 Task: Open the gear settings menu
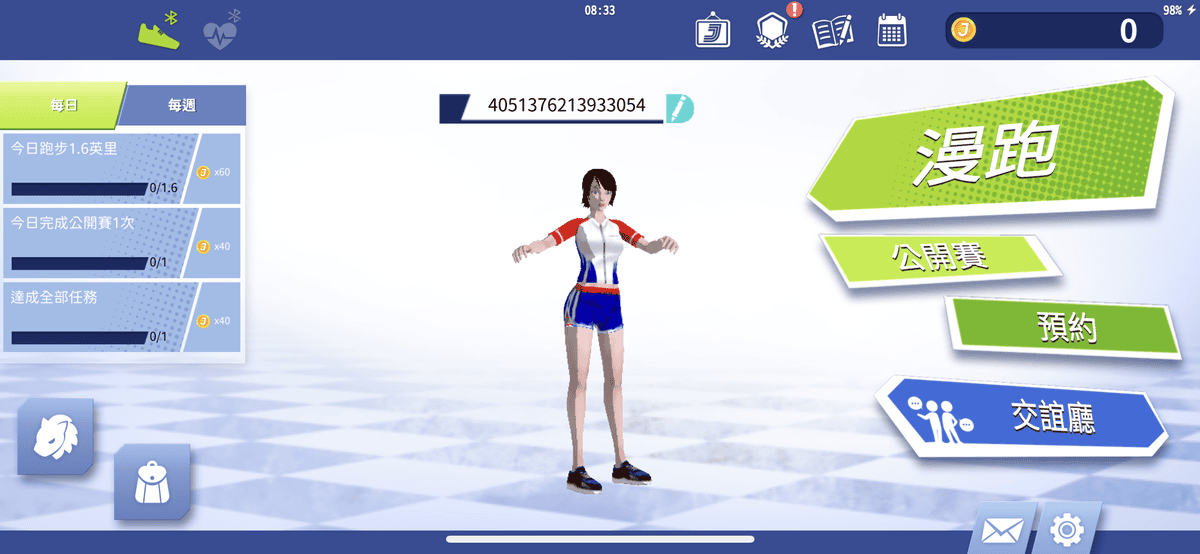[x=1068, y=529]
